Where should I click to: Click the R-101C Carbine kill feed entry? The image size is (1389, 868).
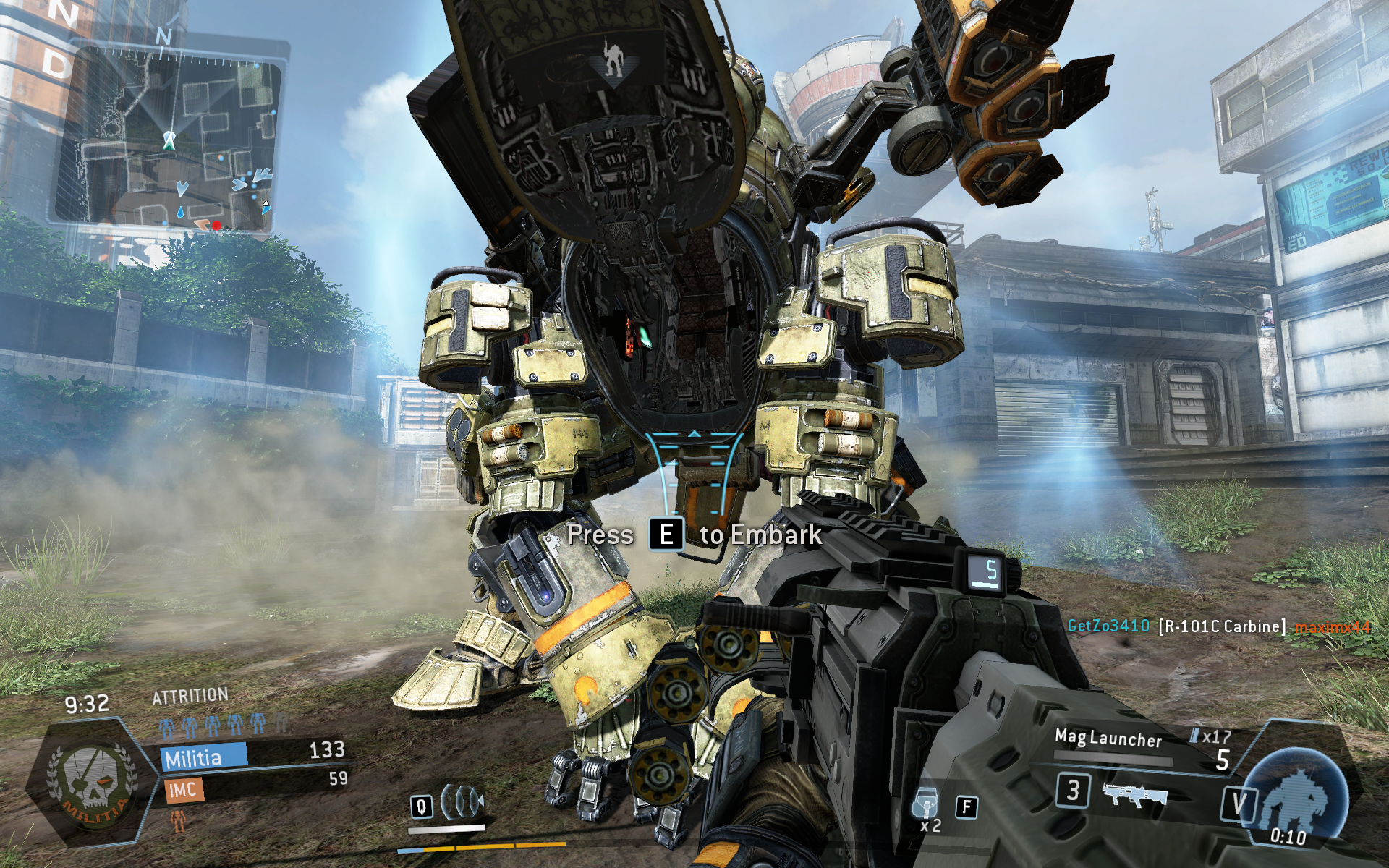1220,626
